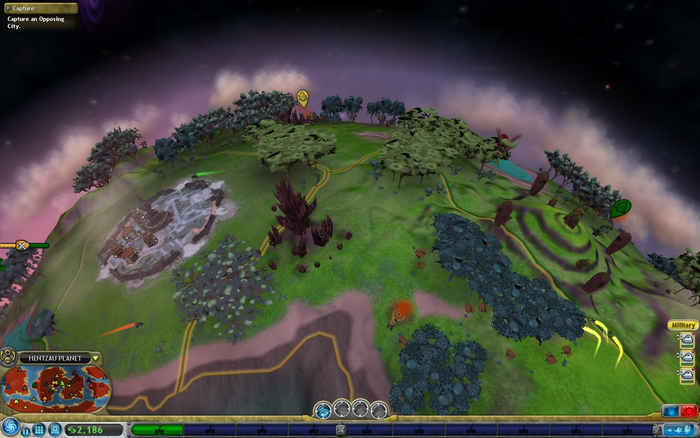This screenshot has height=438, width=700.
Task: Toggle the Hentzau Planet dropdown arrow
Action: [96, 358]
